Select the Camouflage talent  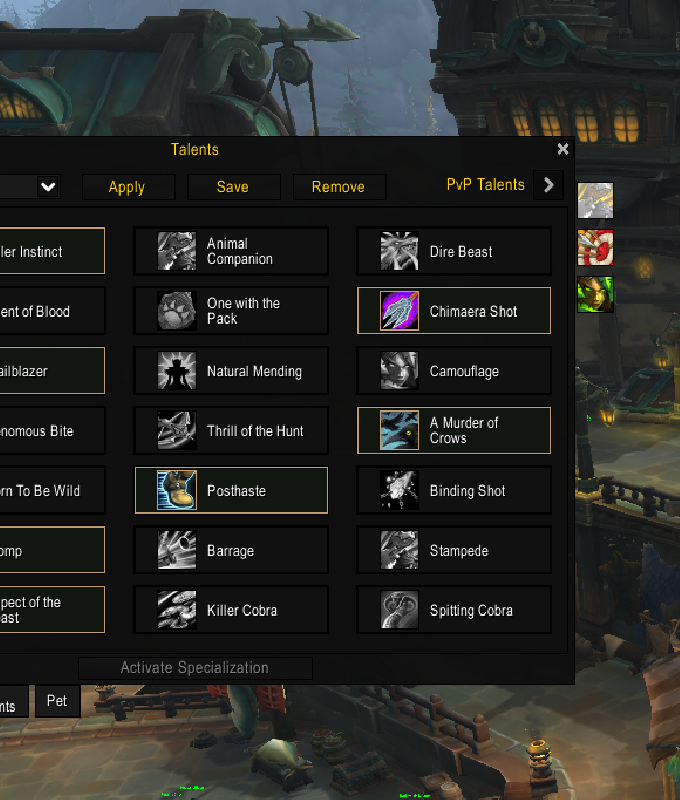(454, 371)
